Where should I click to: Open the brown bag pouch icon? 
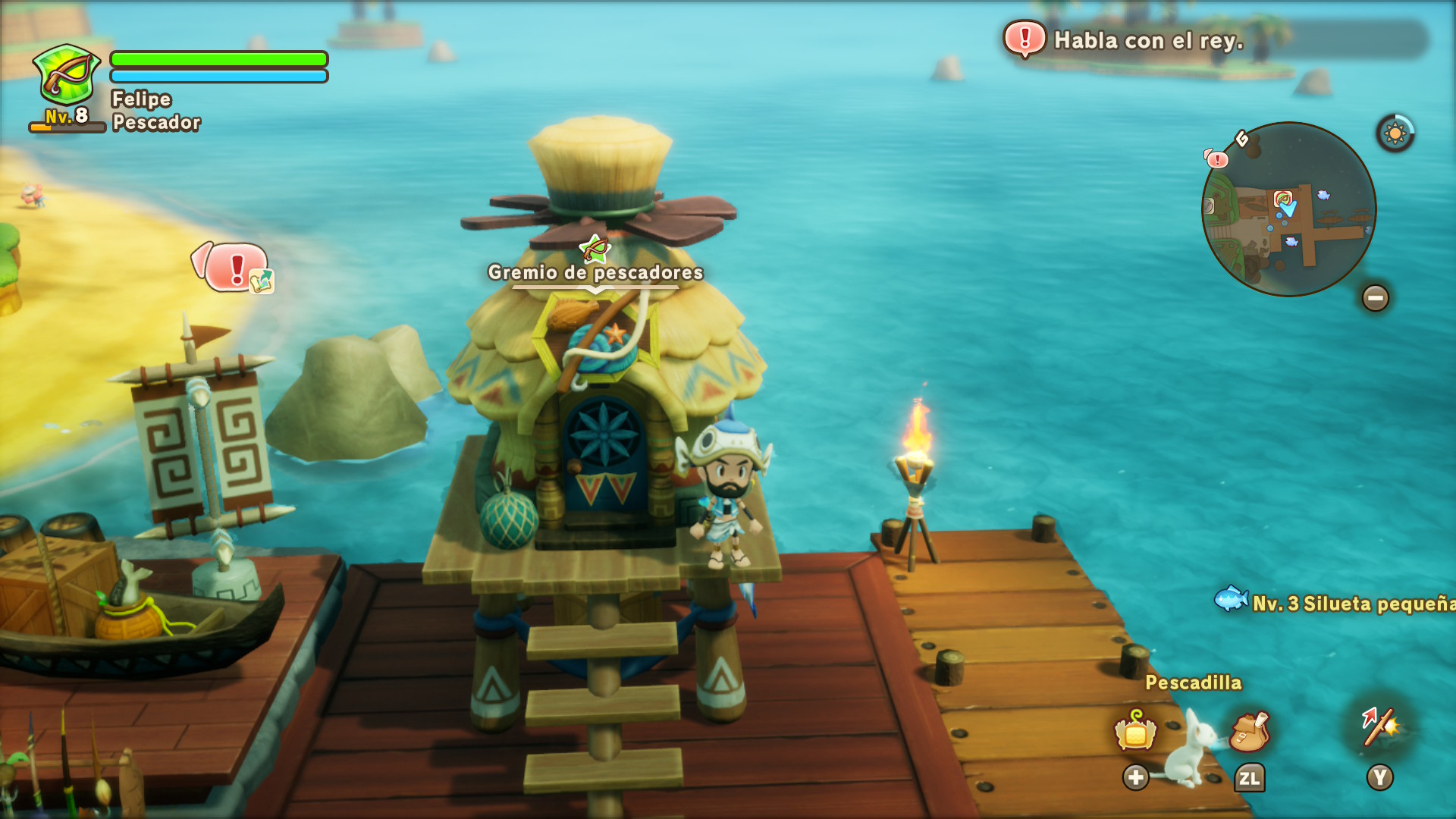[x=1249, y=731]
